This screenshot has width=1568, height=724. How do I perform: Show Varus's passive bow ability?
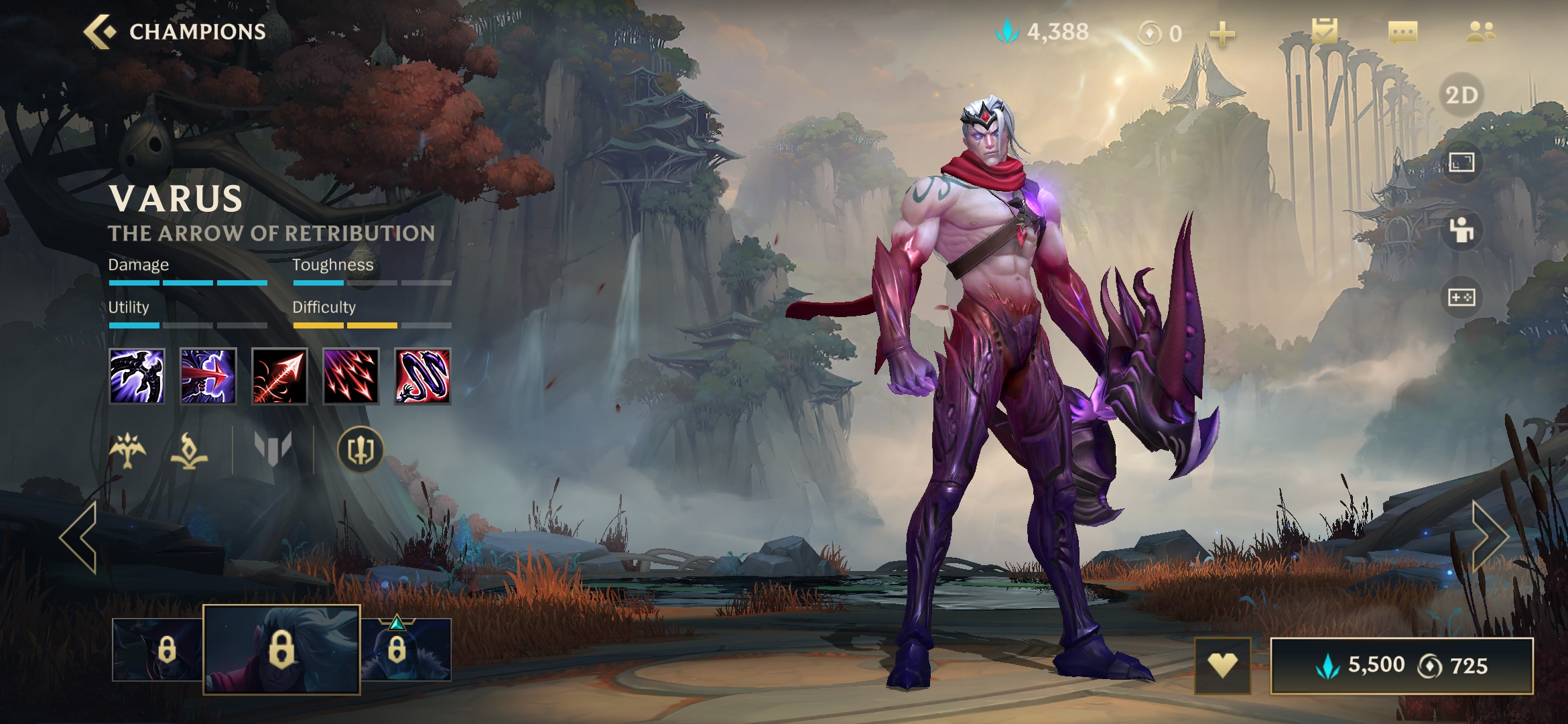pyautogui.click(x=137, y=376)
